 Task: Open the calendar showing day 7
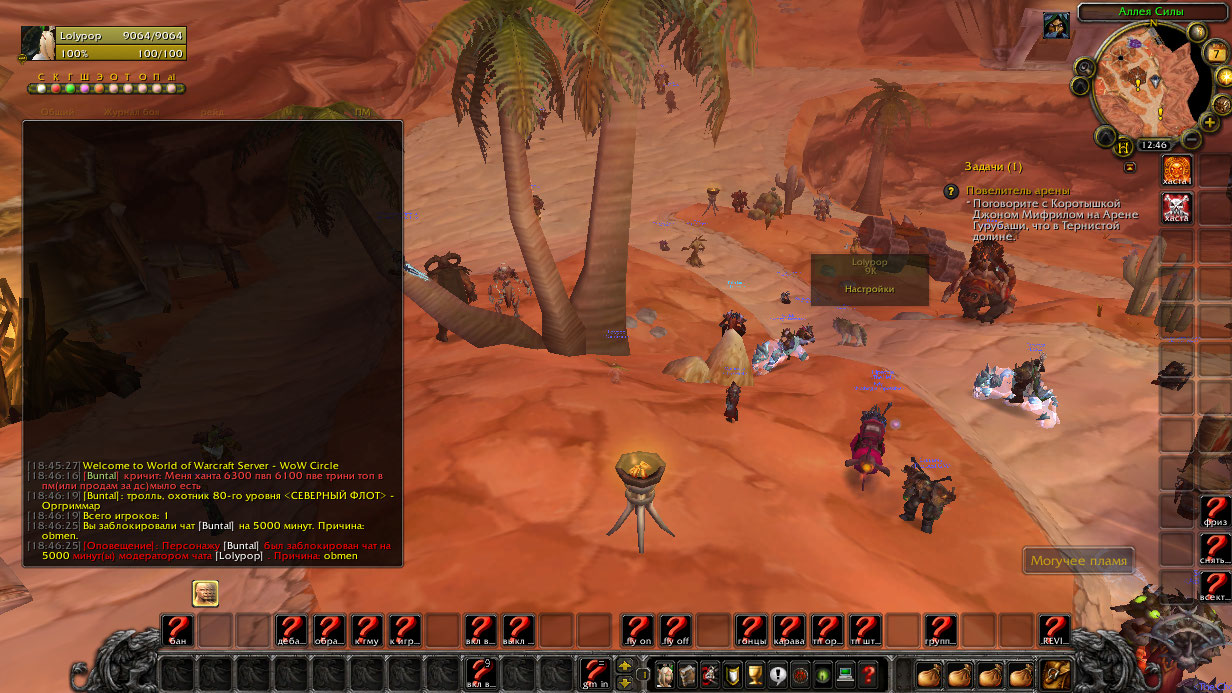(x=1216, y=53)
